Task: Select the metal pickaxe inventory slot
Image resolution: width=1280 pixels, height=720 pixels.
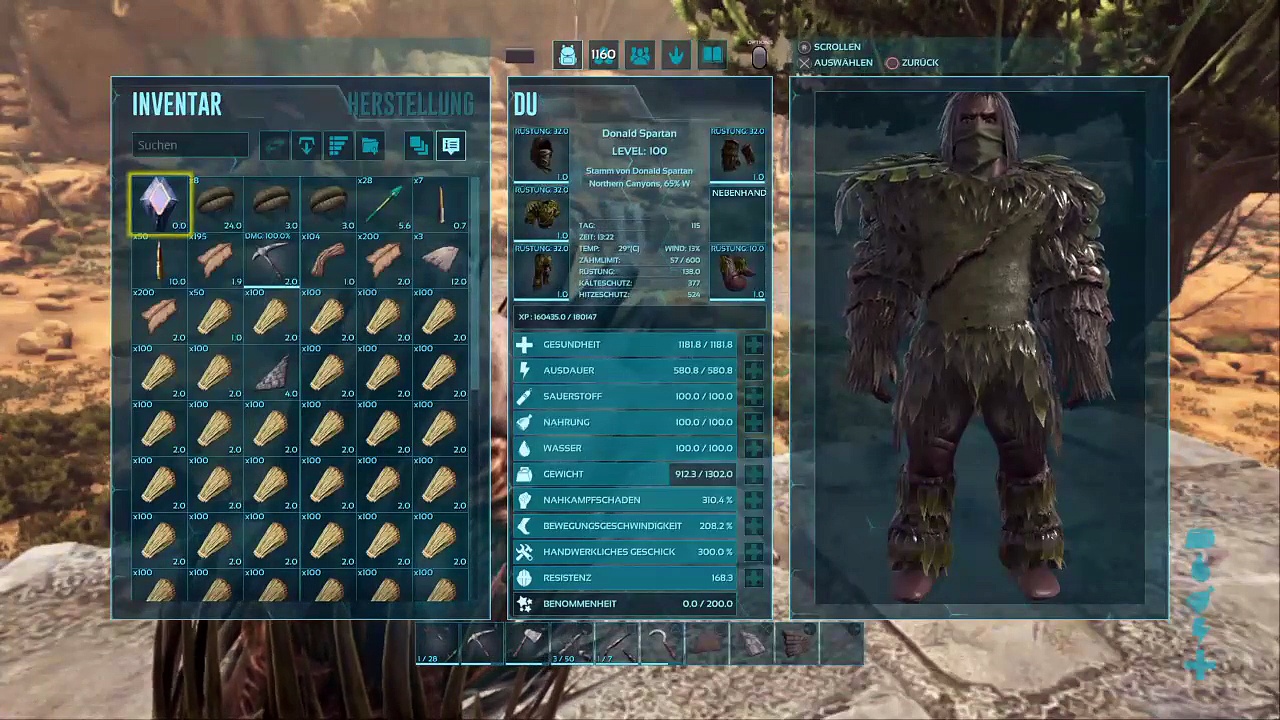Action: click(x=271, y=261)
